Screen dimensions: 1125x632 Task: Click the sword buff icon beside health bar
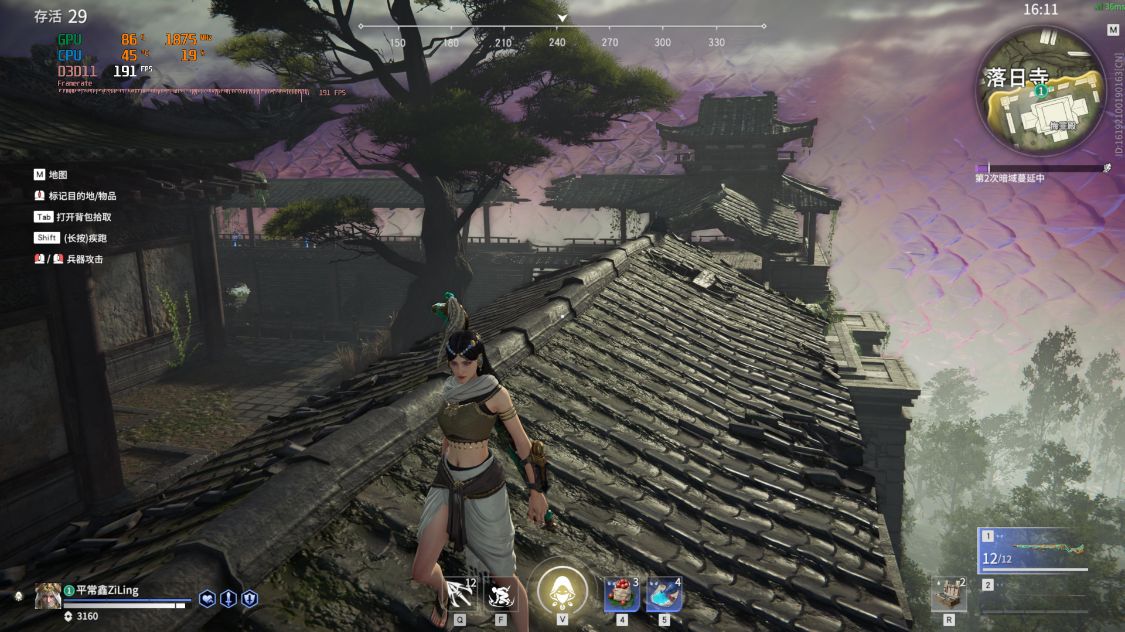pos(228,598)
